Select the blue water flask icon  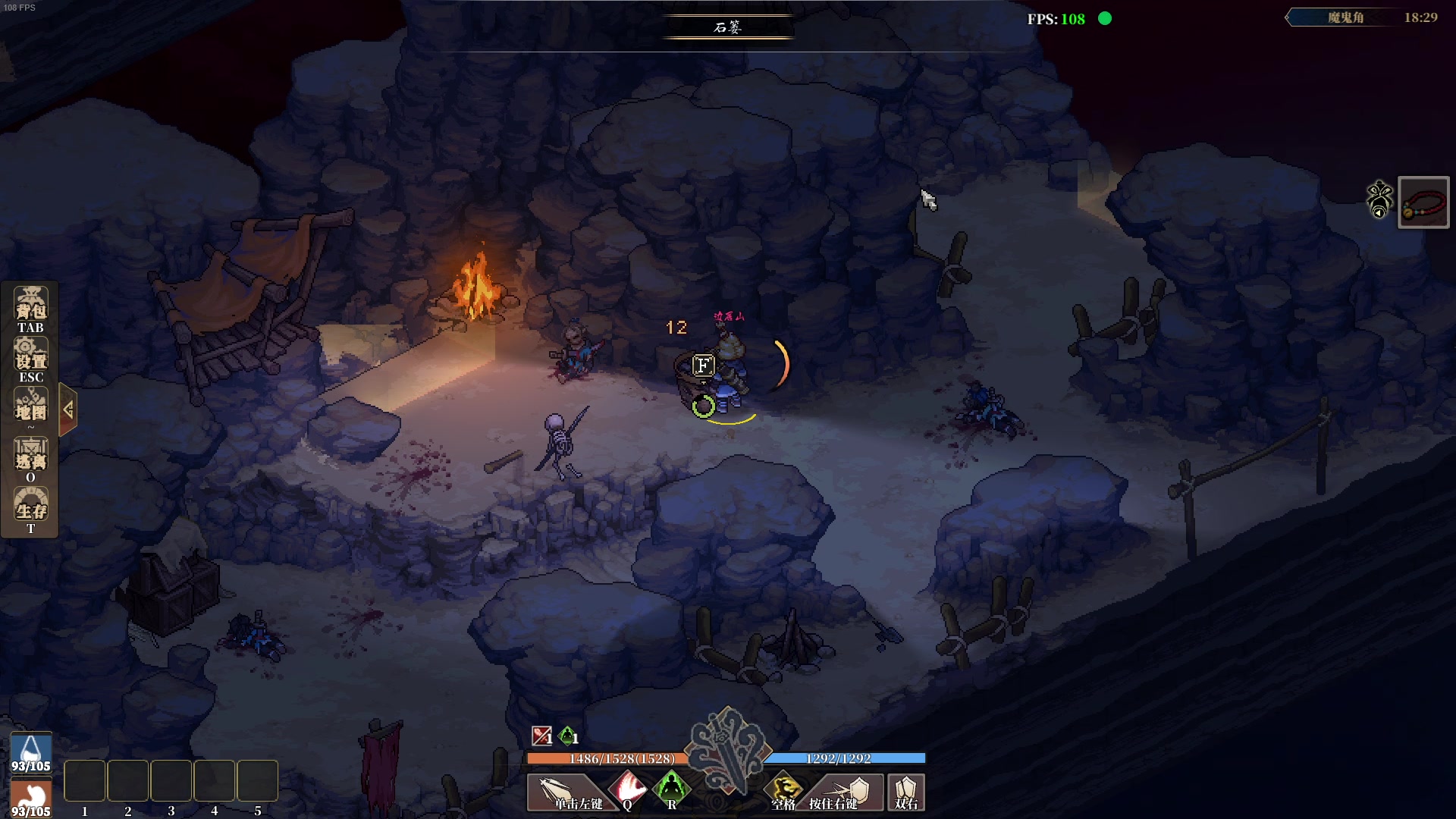point(31,752)
